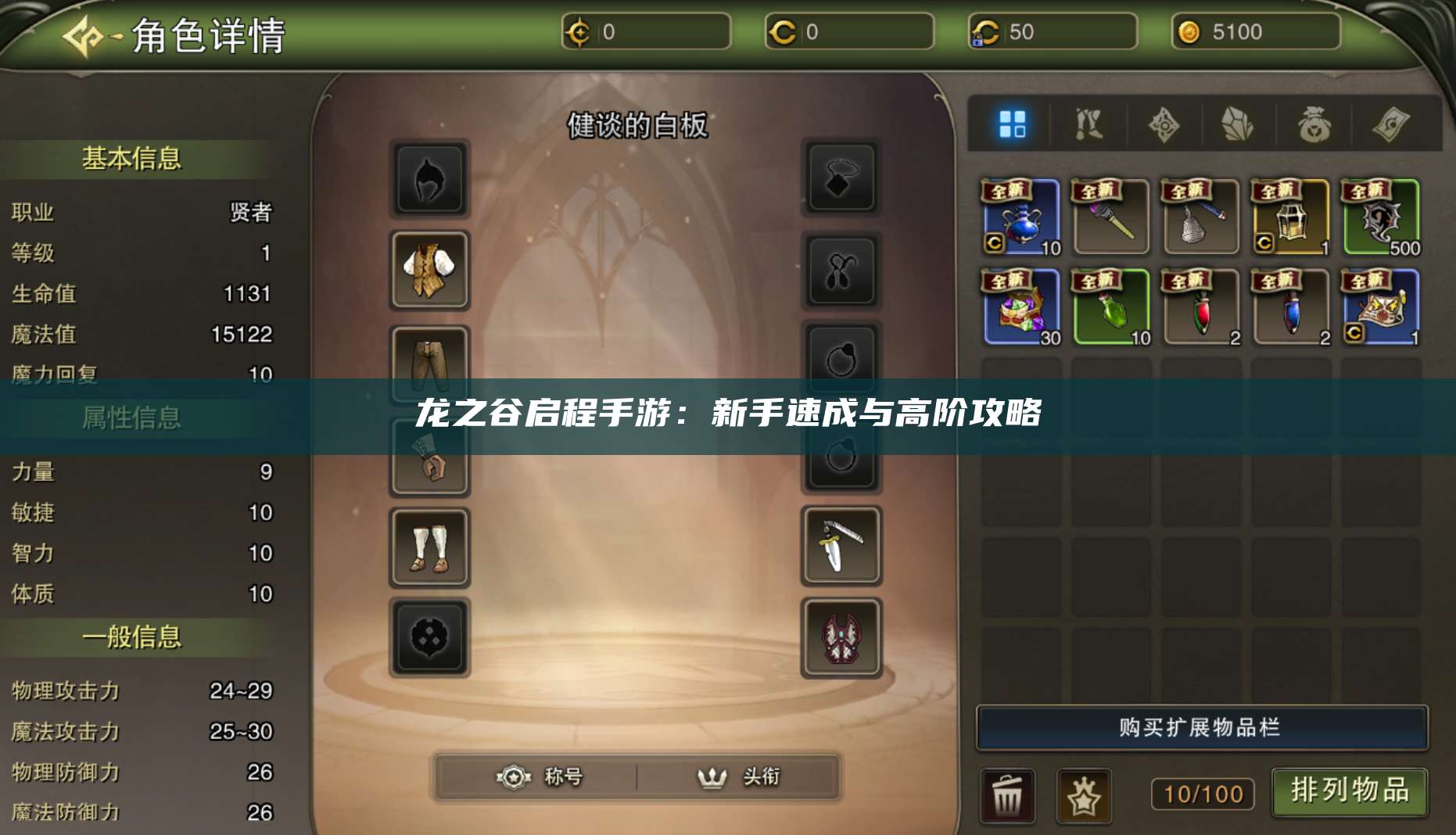Open the accessories category icon in inventory

point(1164,125)
